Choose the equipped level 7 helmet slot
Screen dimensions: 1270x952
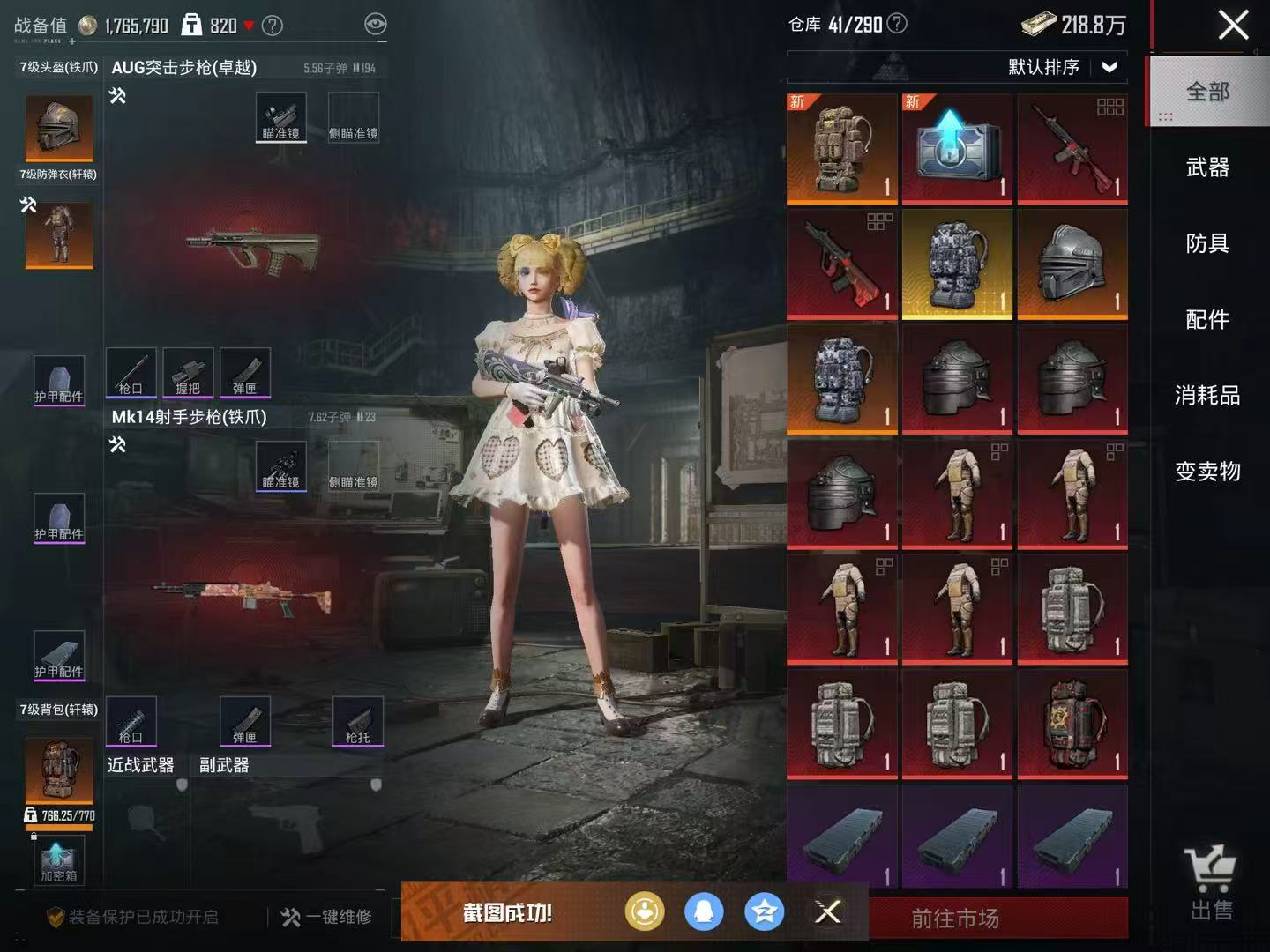click(x=59, y=129)
